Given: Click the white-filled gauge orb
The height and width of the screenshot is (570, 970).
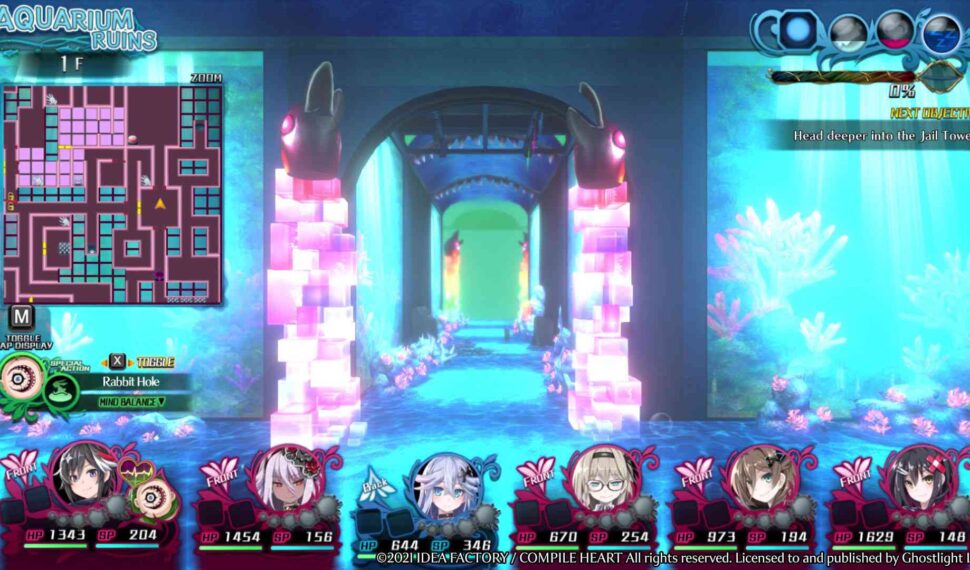Looking at the screenshot, I should 848,32.
